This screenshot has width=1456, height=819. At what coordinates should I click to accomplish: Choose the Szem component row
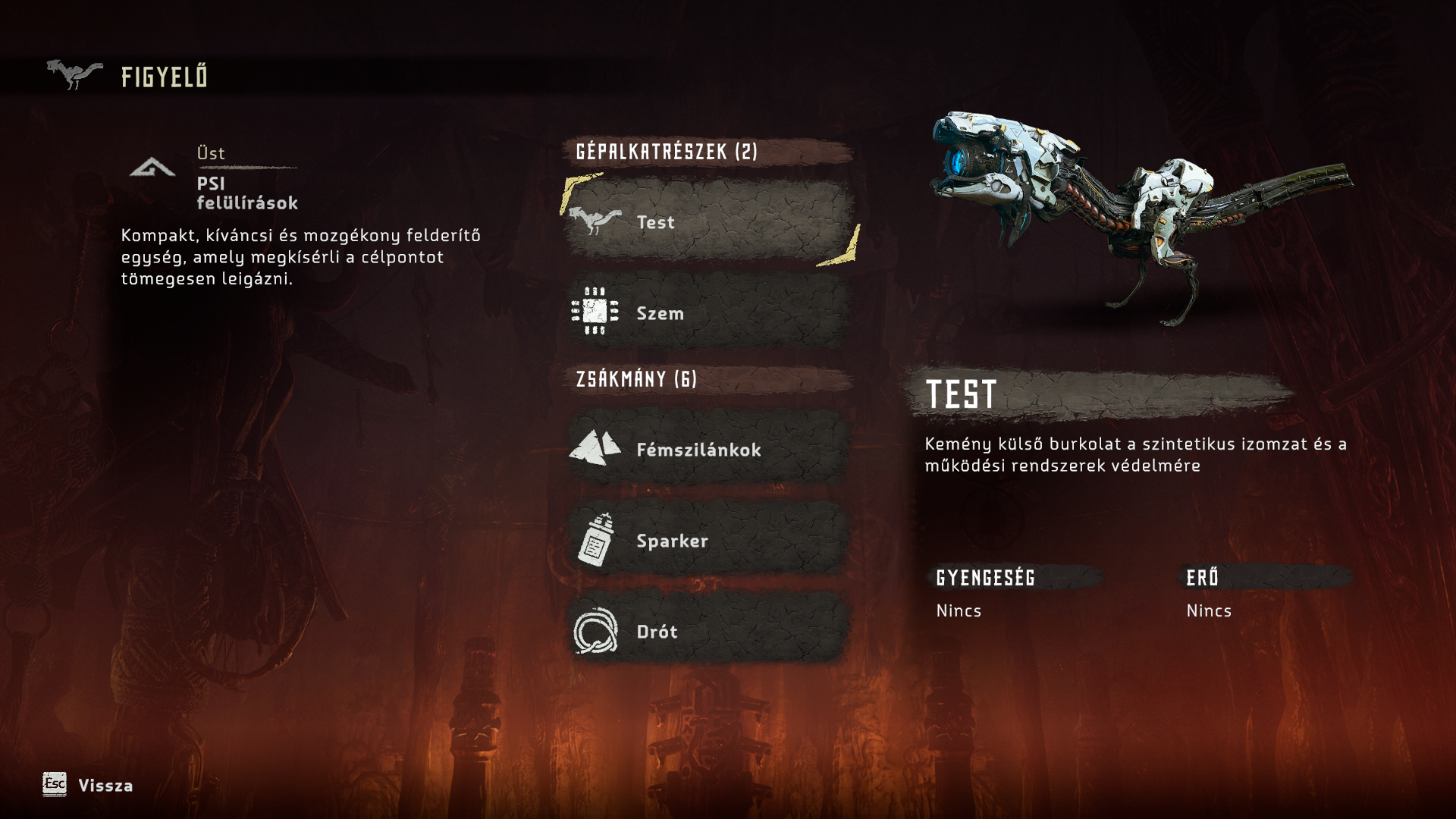pyautogui.click(x=709, y=312)
